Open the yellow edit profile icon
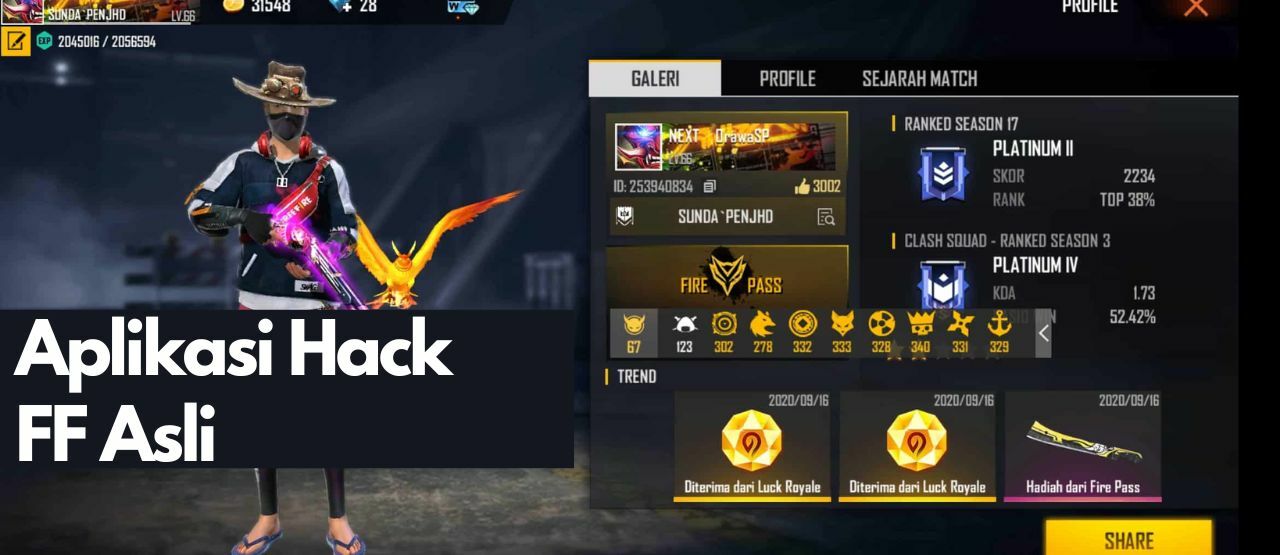Viewport: 1280px width, 555px height. coord(15,42)
